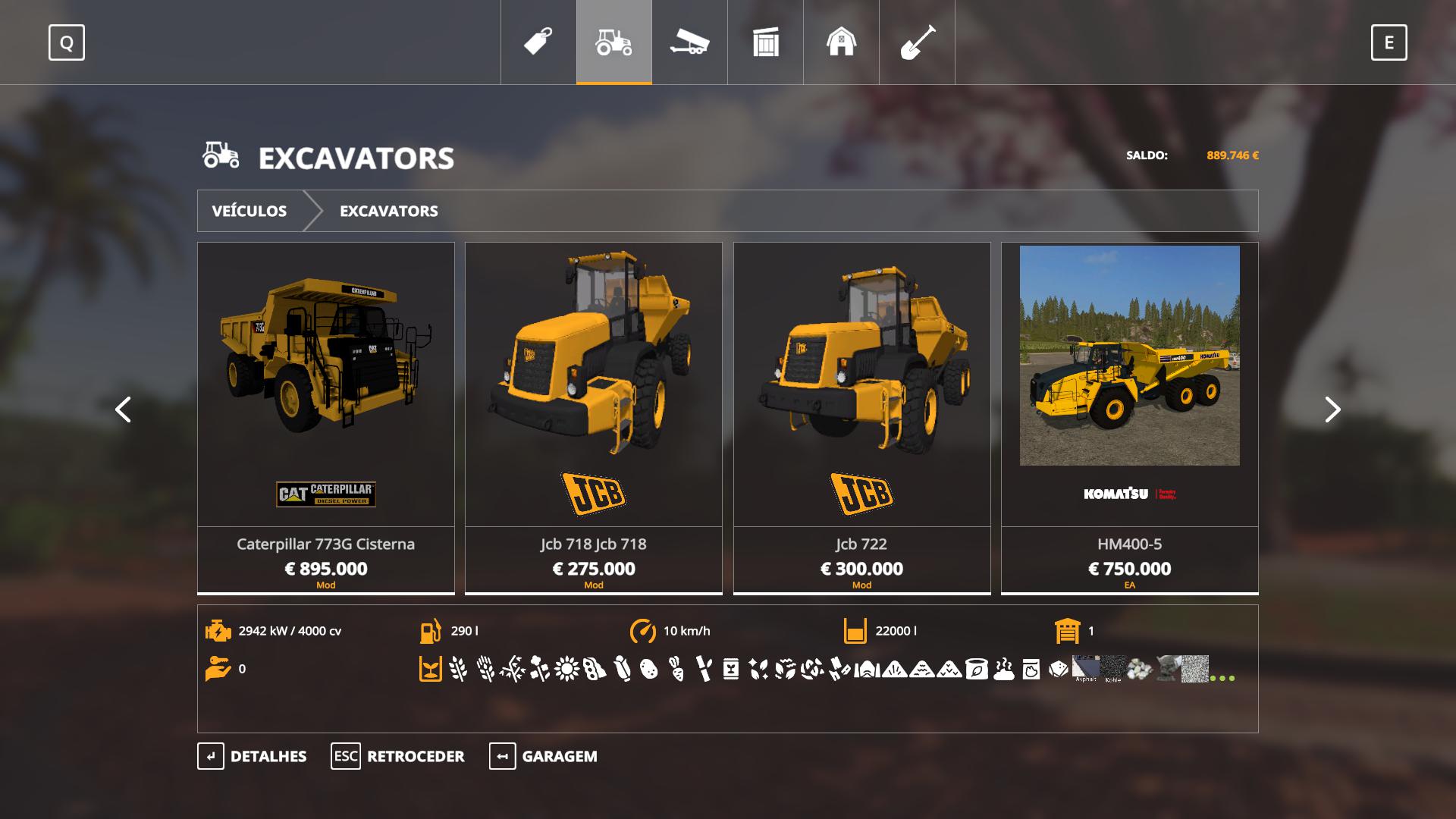
Task: Switch to the tractor vehicles tab
Action: pos(614,42)
